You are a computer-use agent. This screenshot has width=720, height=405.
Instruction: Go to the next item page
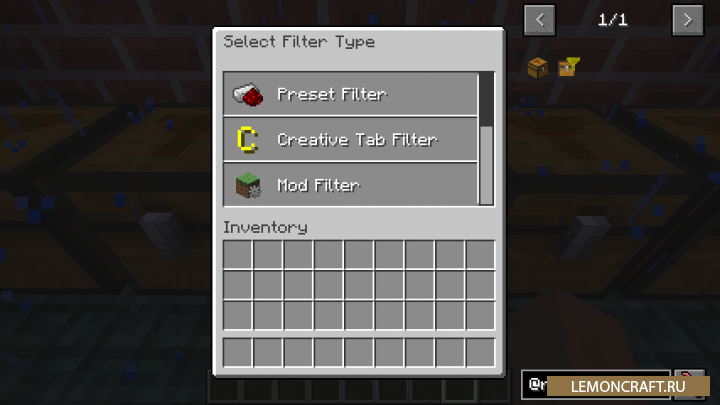click(x=686, y=19)
